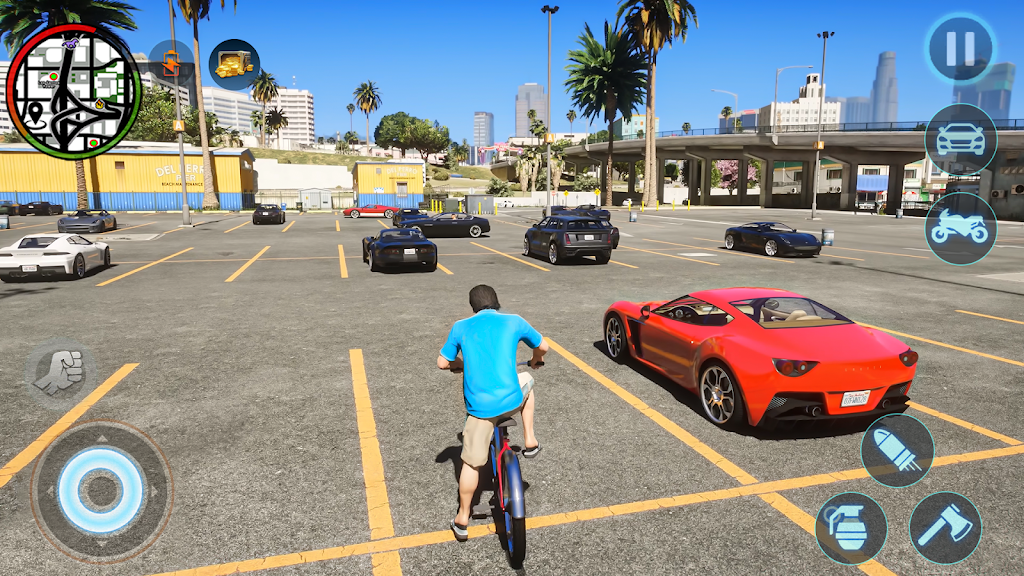This screenshot has width=1024, height=576.
Task: Open the circular city minimap
Action: 73,91
